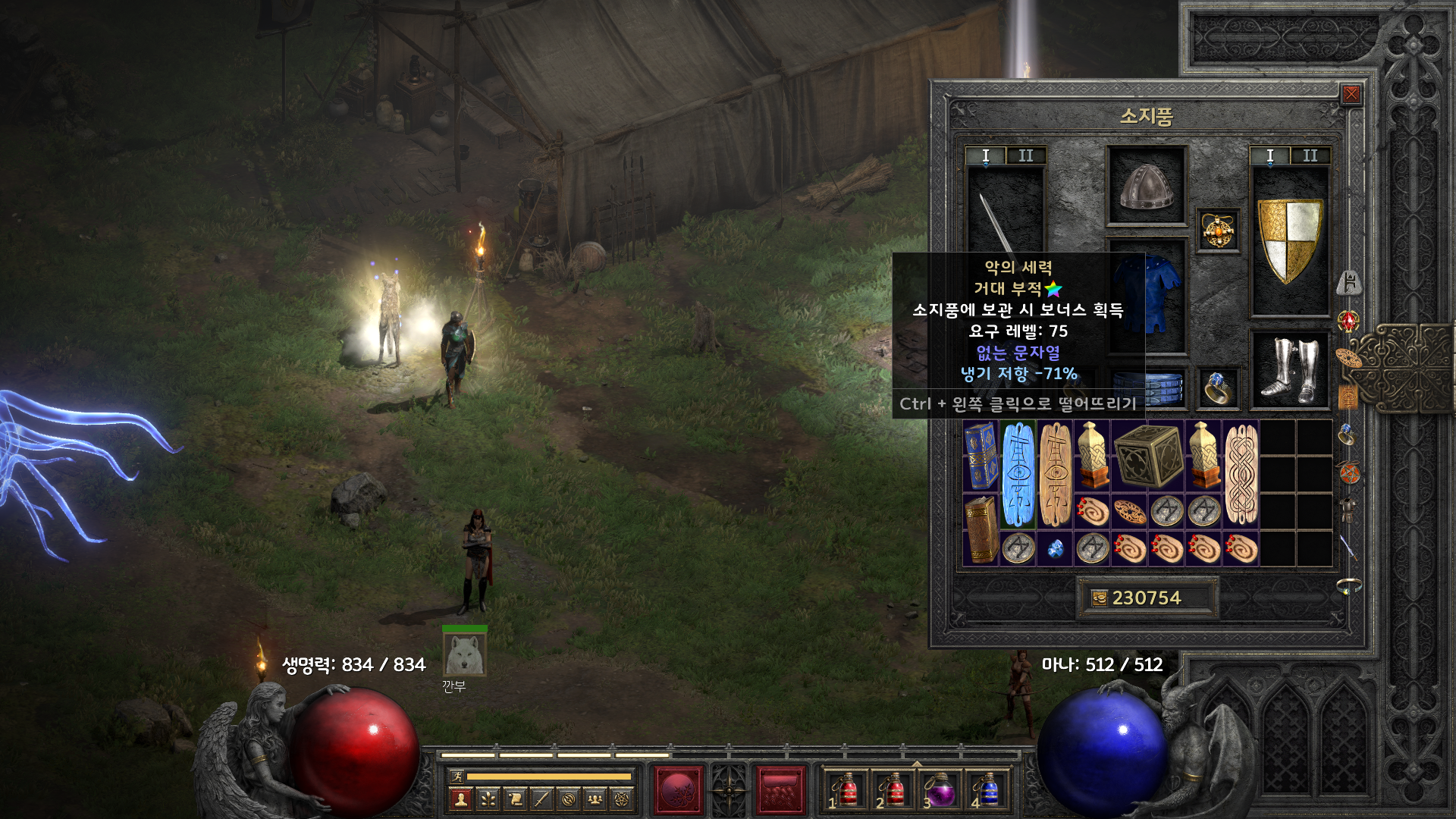Pick up the blue glowing grand charm

coord(1018,475)
